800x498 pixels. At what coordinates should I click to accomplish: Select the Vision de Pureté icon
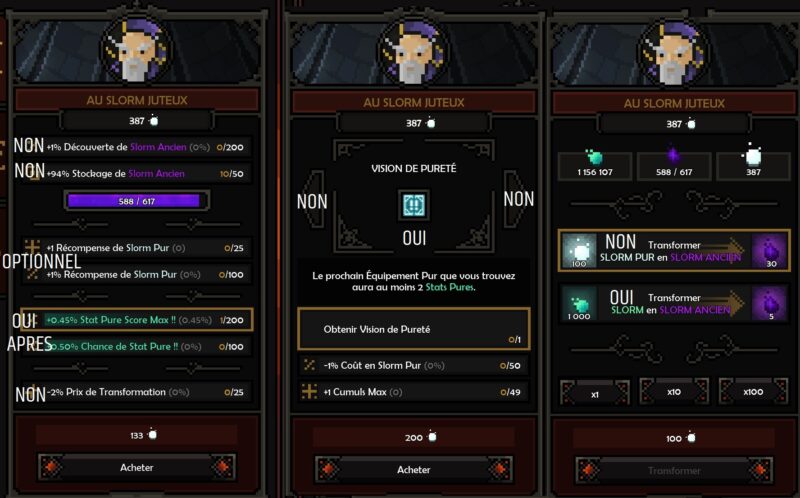[413, 204]
